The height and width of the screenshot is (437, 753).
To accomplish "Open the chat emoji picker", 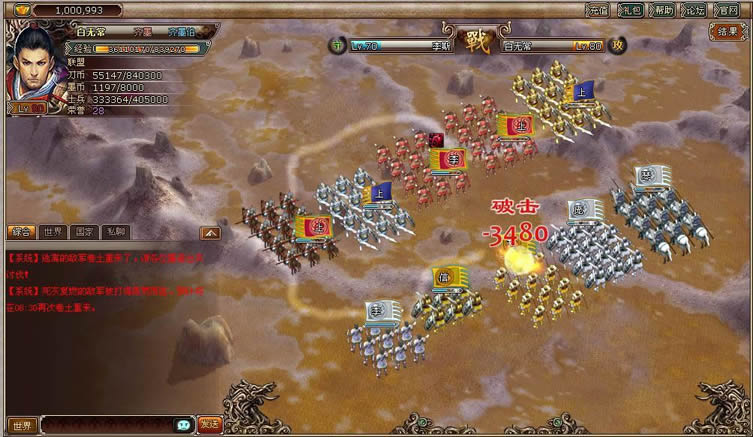I will (x=183, y=425).
